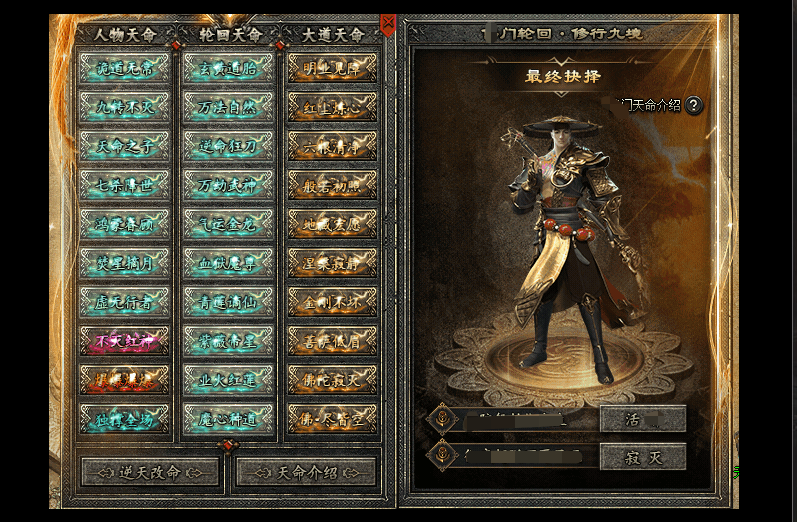The height and width of the screenshot is (522, 797).
Task: Select the 七杀降世 destiny
Action: coord(124,184)
